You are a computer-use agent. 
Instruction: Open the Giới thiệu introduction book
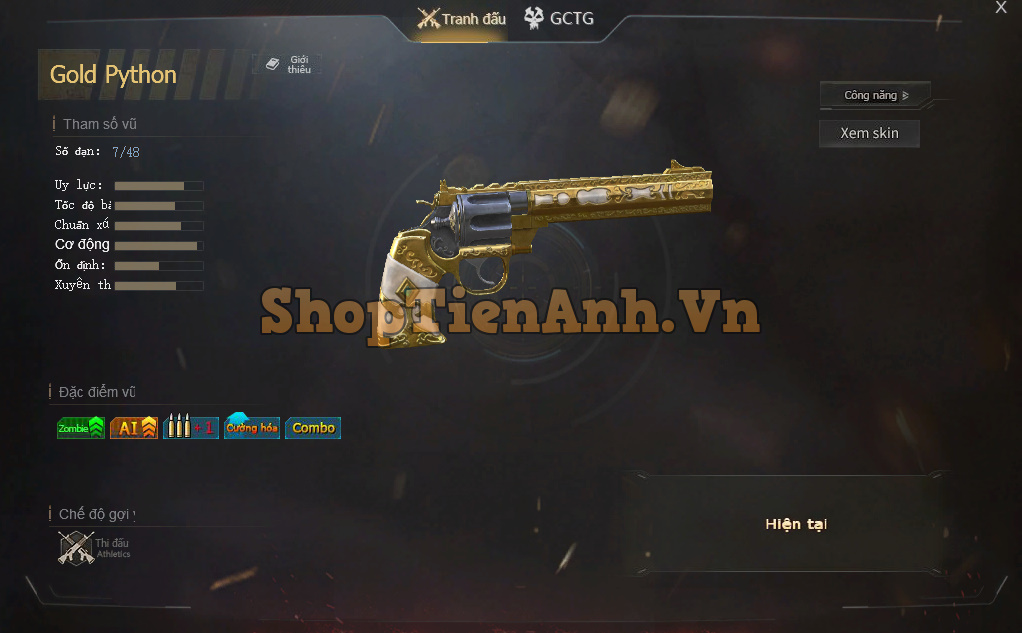pos(288,64)
